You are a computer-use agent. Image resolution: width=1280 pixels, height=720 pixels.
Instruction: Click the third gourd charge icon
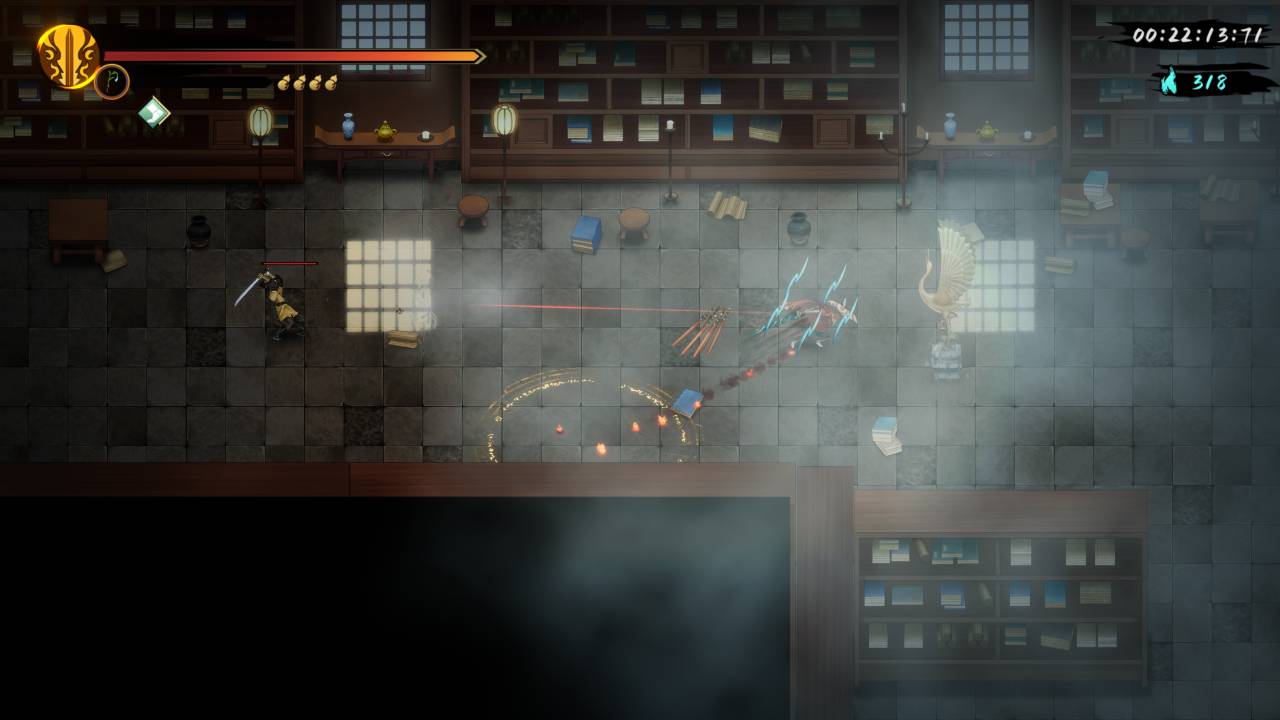point(315,84)
